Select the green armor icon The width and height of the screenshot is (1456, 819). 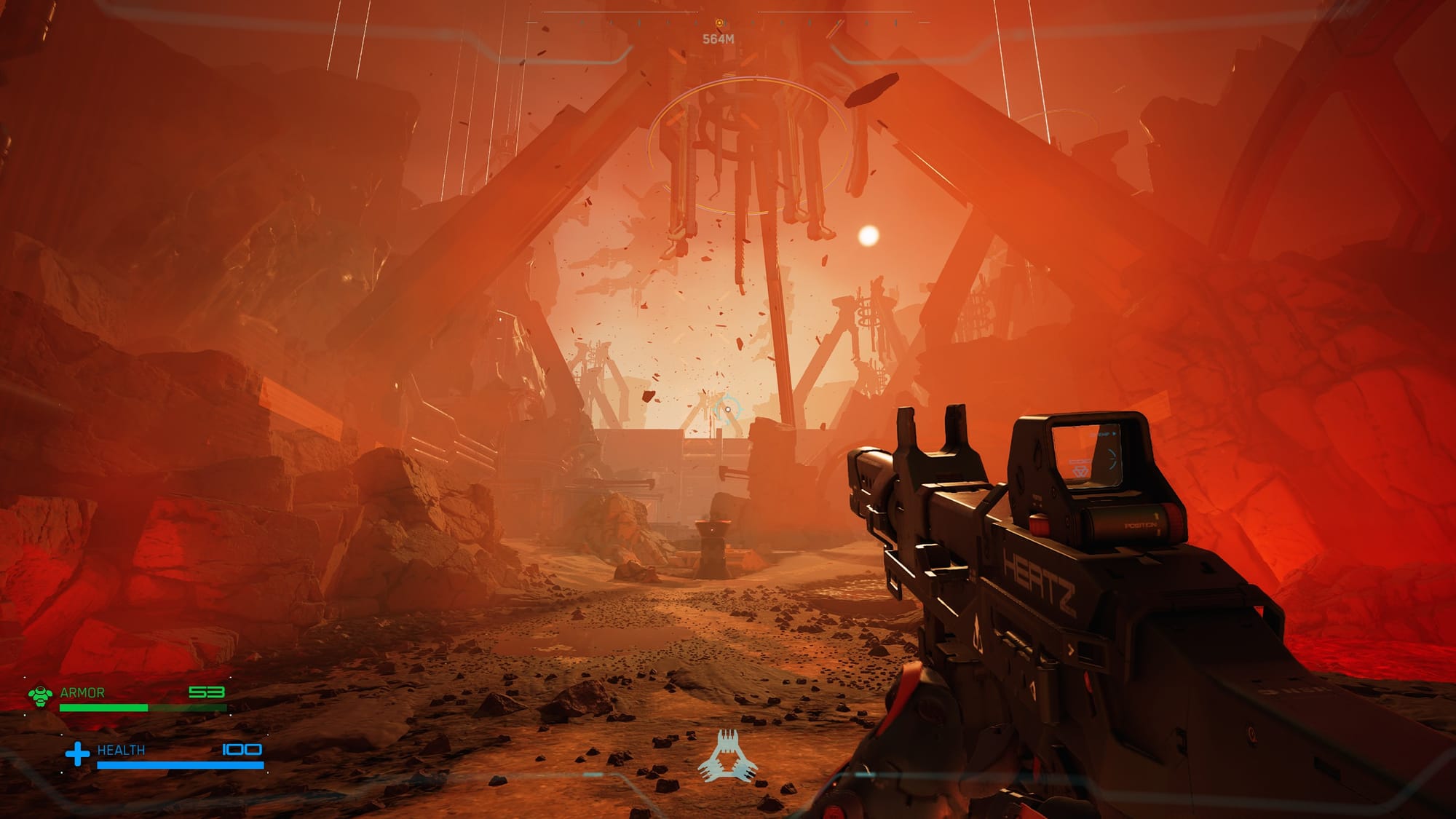click(41, 695)
